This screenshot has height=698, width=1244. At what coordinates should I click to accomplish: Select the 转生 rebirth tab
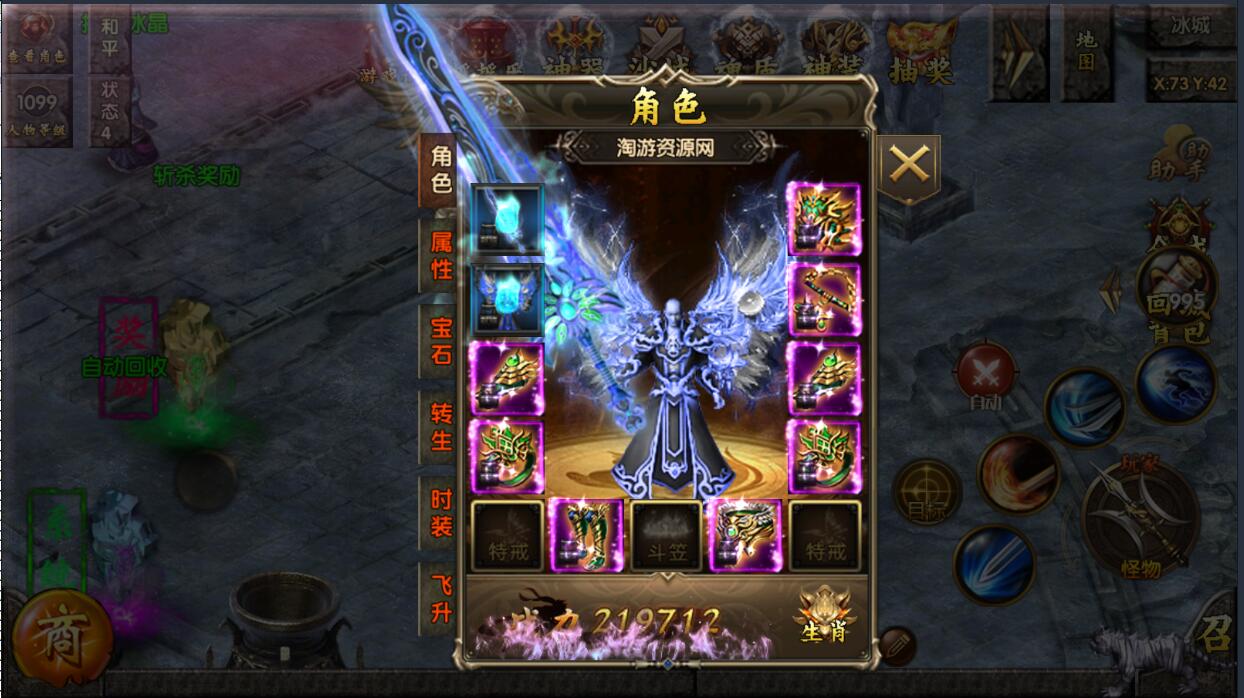[x=440, y=427]
